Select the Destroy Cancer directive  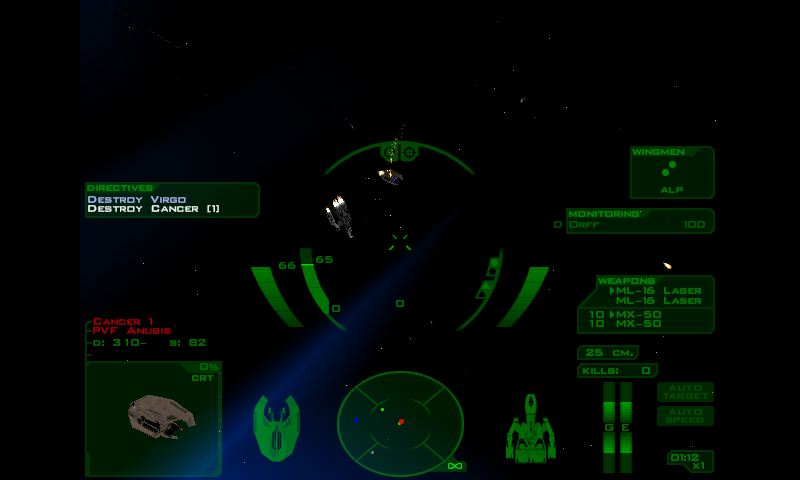point(153,209)
